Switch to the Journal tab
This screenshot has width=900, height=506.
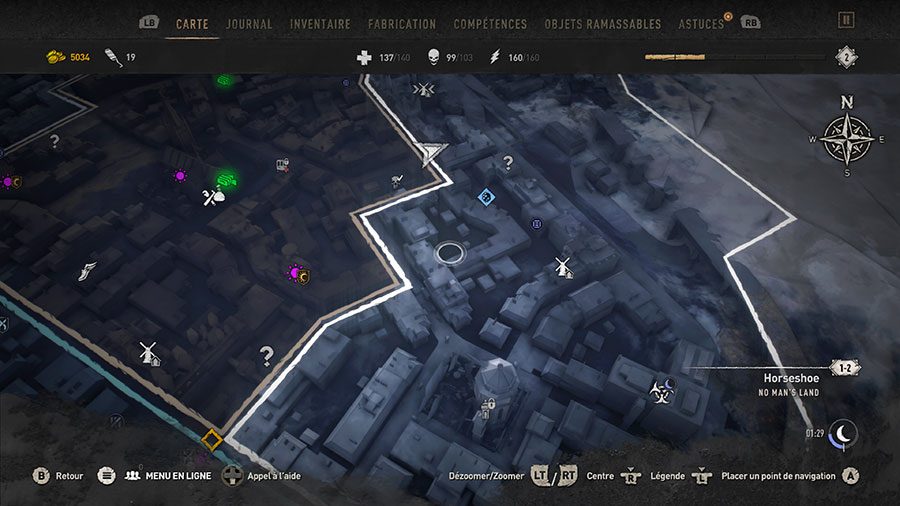click(249, 23)
